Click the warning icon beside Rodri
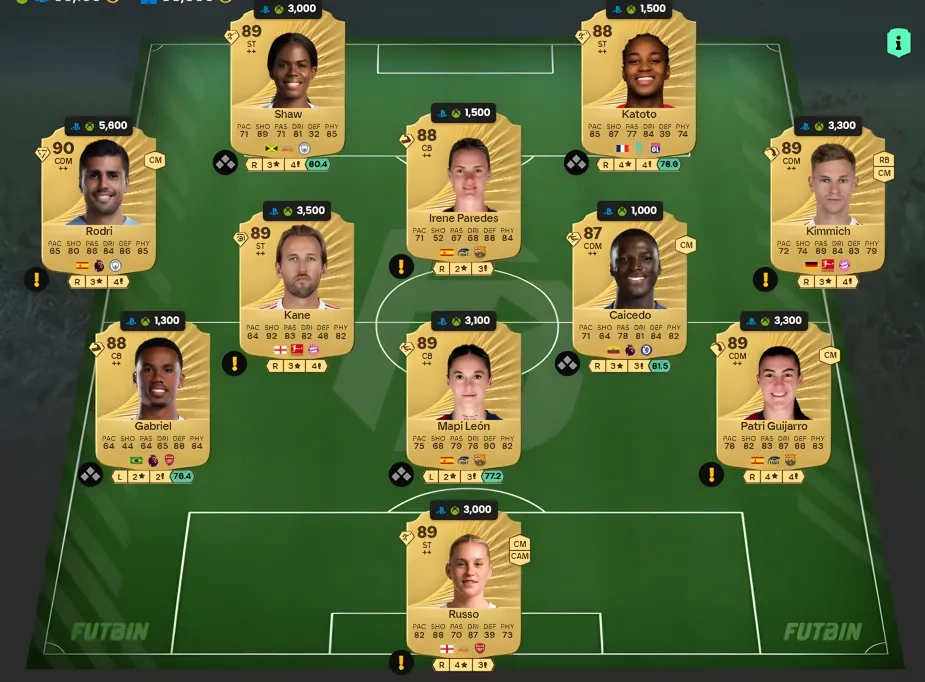The image size is (925, 682). coord(37,279)
